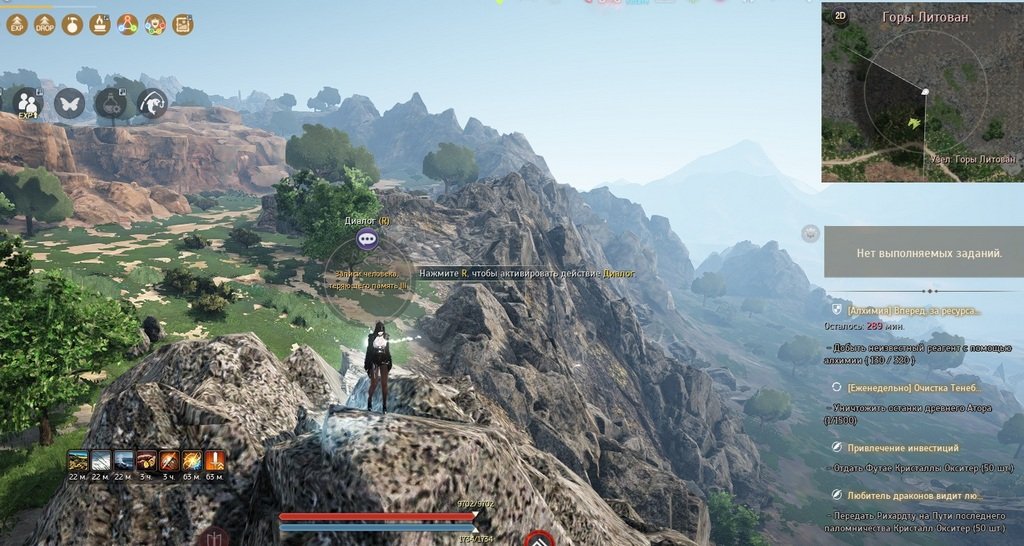Select the Еженедельно Очистка quest entry

pyautogui.click(x=914, y=386)
